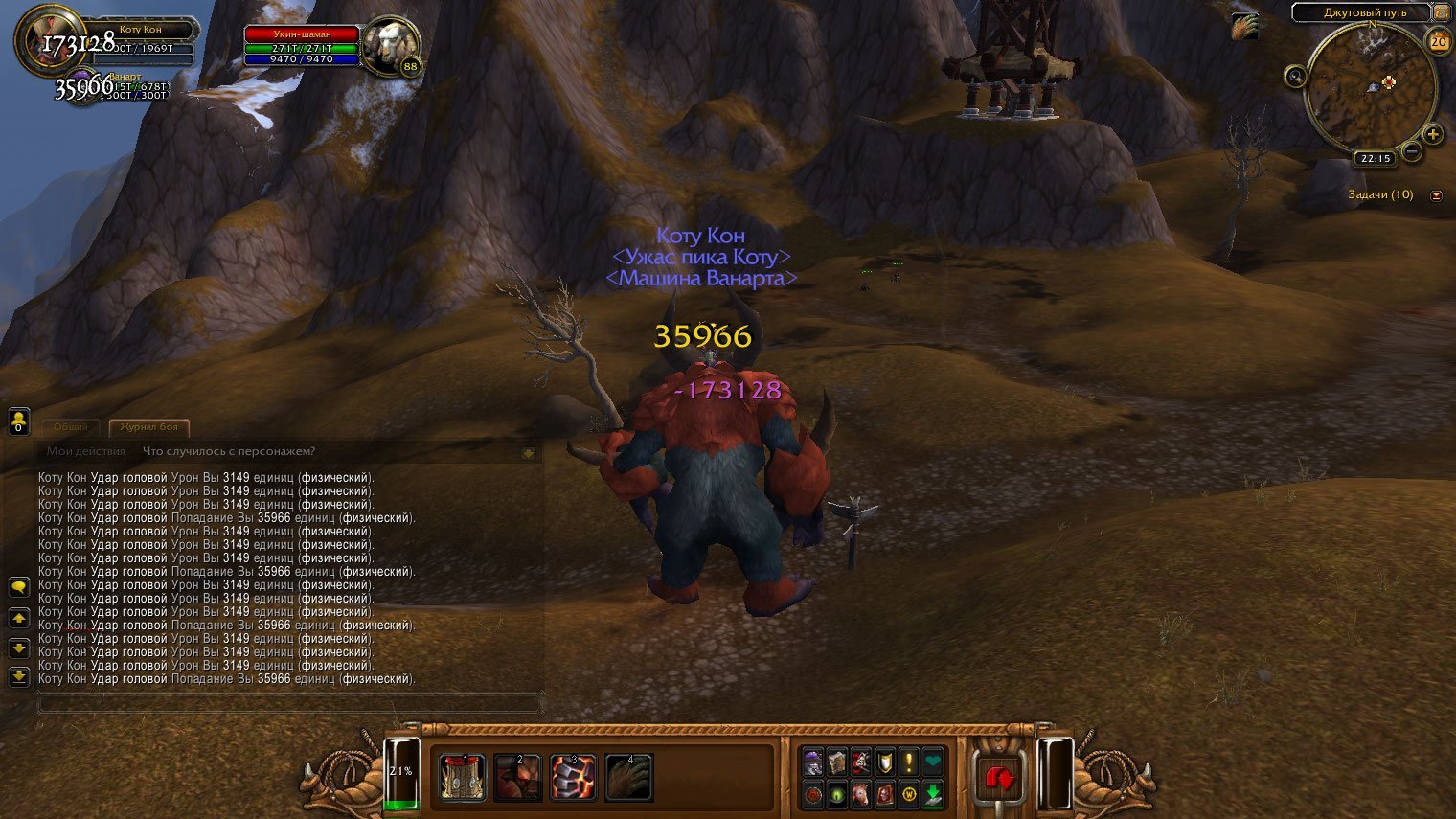The height and width of the screenshot is (819, 1456).
Task: Zoom out the minimap with the minus button
Action: point(1412,151)
